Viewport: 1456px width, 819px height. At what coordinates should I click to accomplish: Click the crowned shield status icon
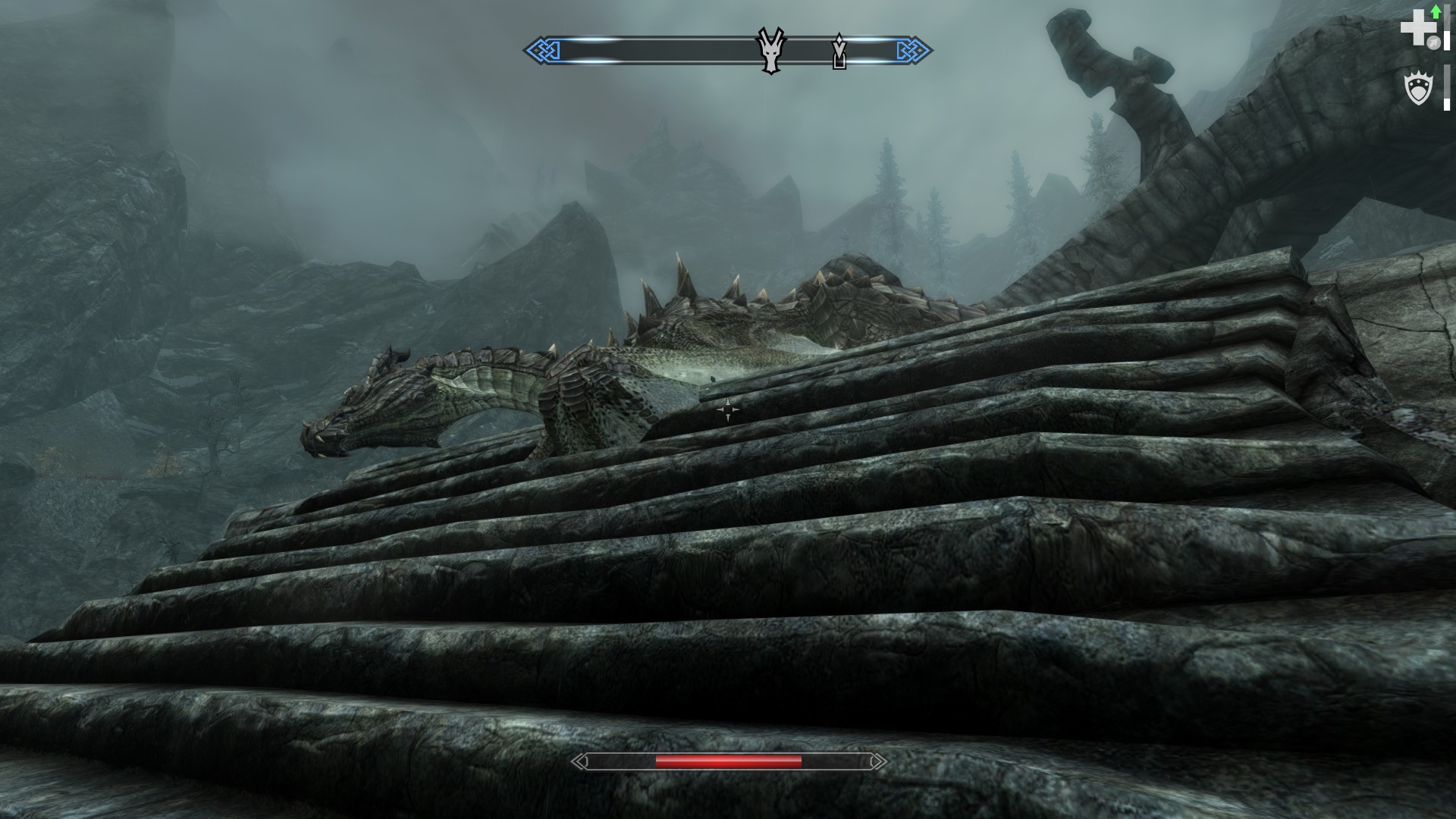coord(1417,89)
